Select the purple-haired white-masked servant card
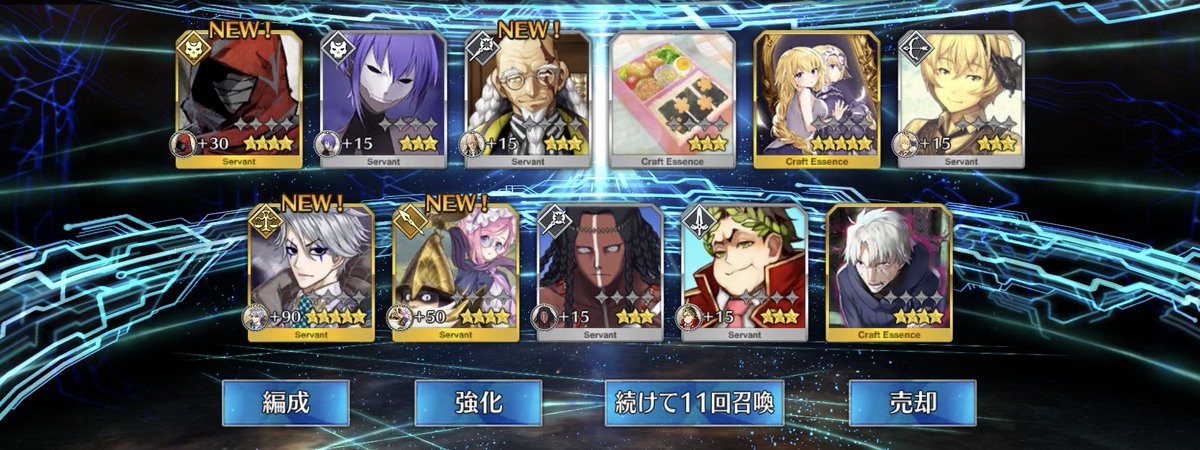This screenshot has height=450, width=1200. pyautogui.click(x=383, y=99)
